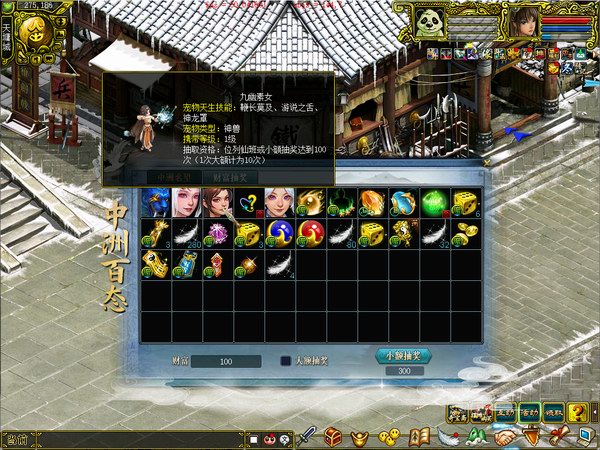This screenshot has width=600, height=450.
Task: Open the sword icon in bottom toolbar
Action: point(308,436)
